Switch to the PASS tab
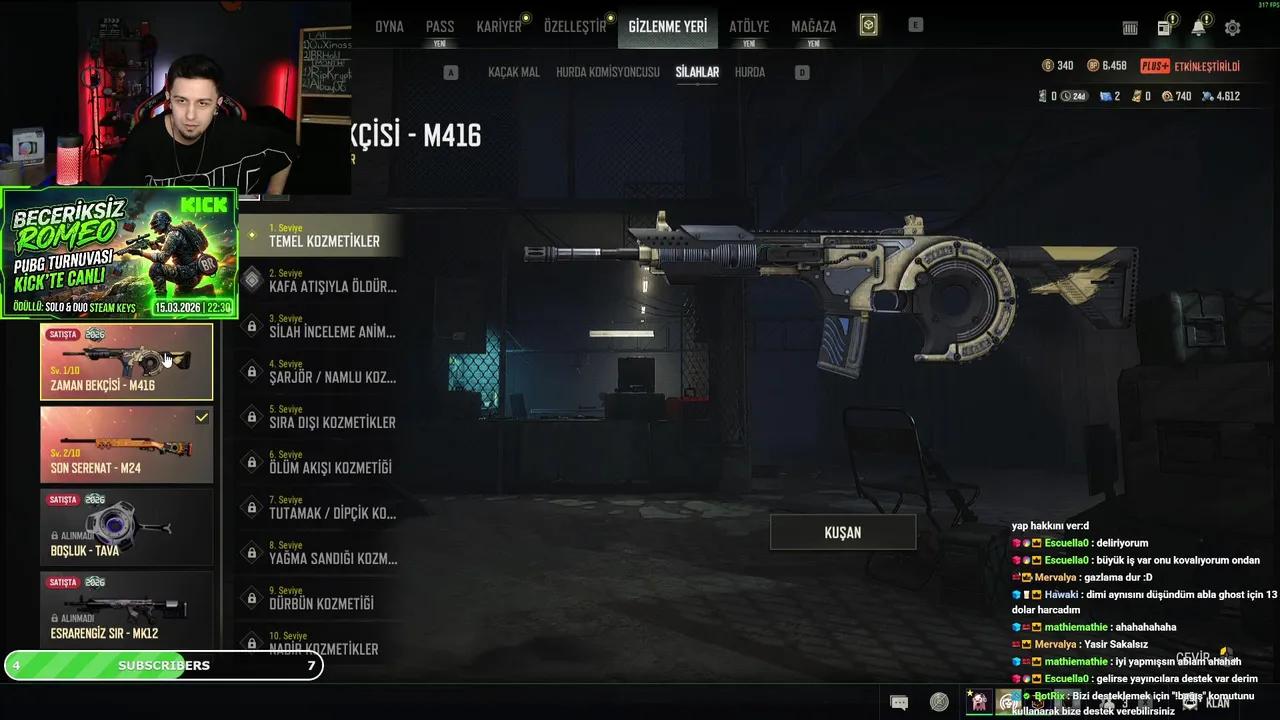 pos(440,27)
